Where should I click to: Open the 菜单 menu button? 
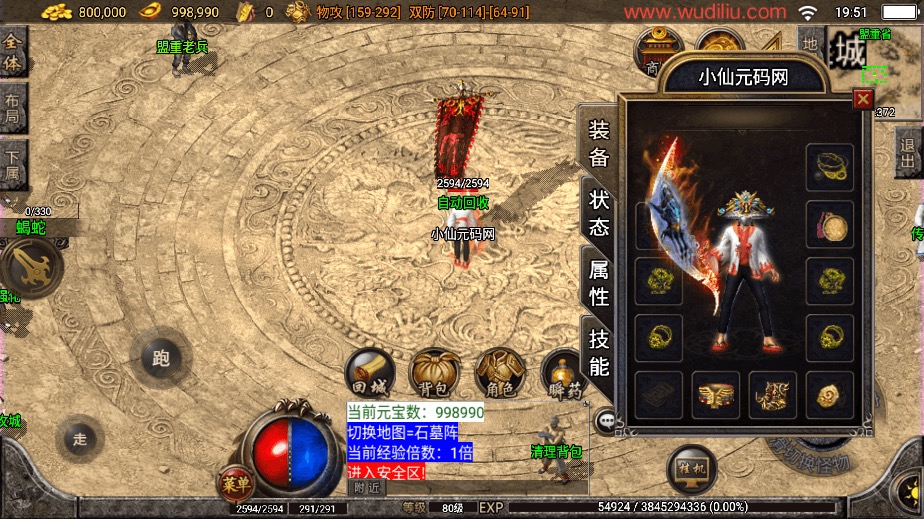pyautogui.click(x=236, y=484)
